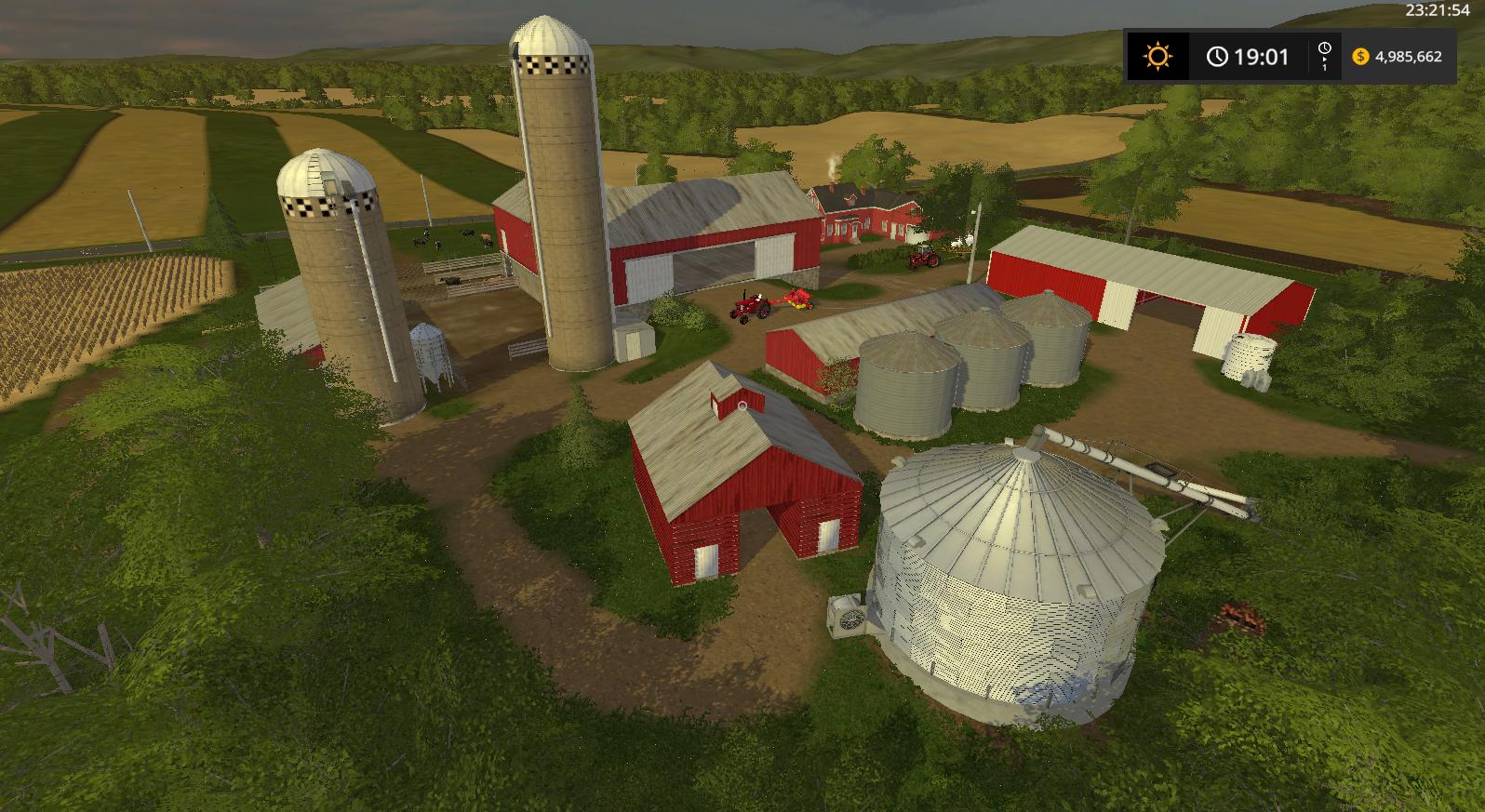The height and width of the screenshot is (812, 1485).
Task: Click the sunny weather icon
Action: click(x=1157, y=57)
